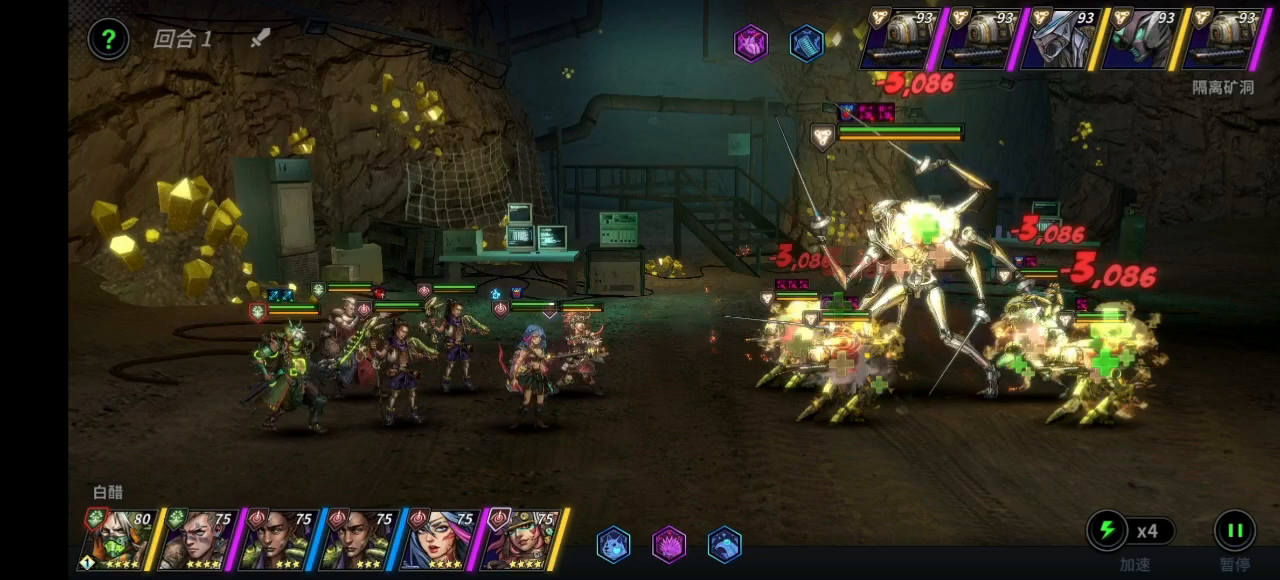The height and width of the screenshot is (580, 1280).
Task: Click the sword icon beside the round counter
Action: coord(260,39)
